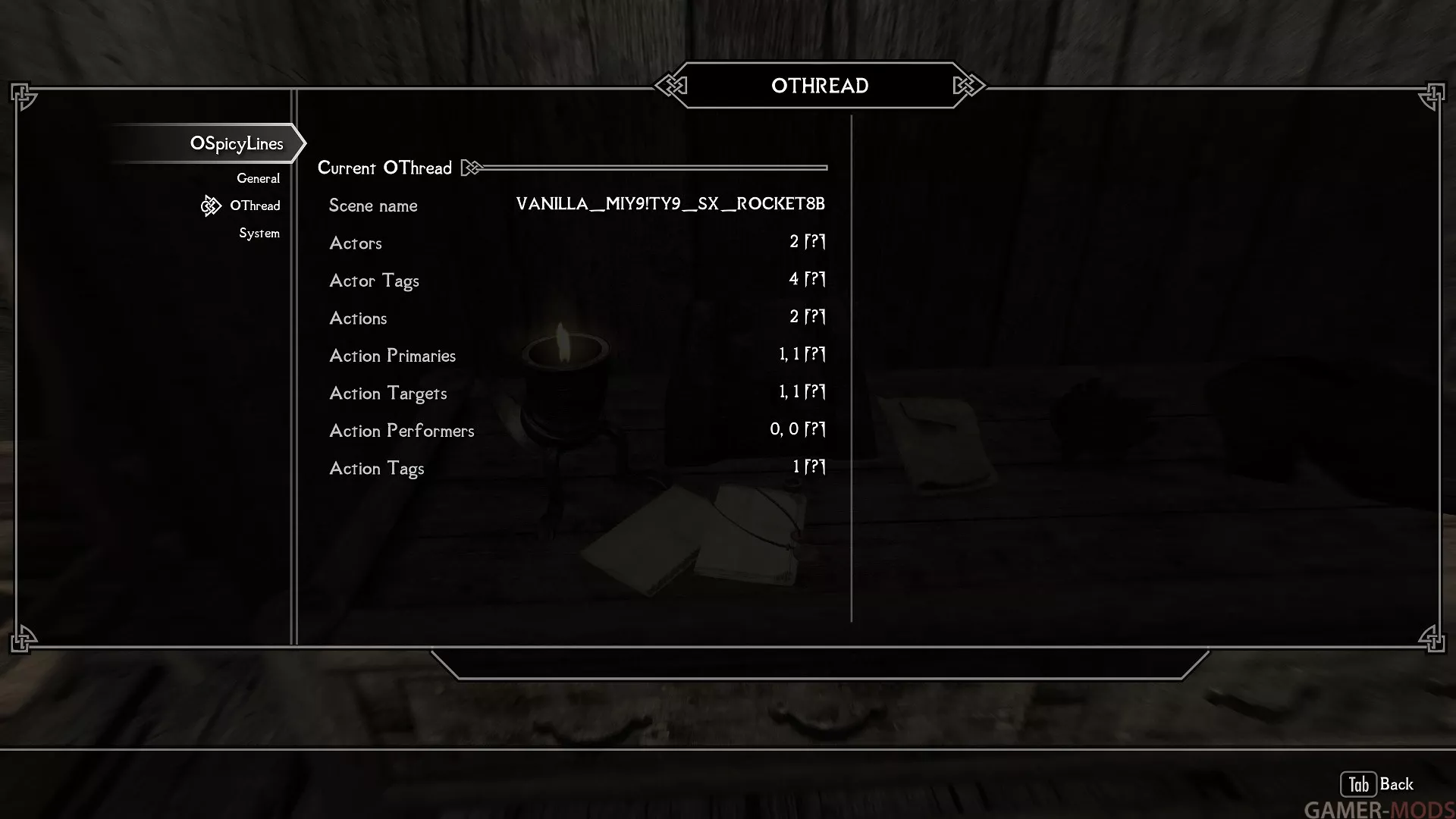Image resolution: width=1456 pixels, height=819 pixels.
Task: Click the Scene name option row
Action: click(576, 205)
